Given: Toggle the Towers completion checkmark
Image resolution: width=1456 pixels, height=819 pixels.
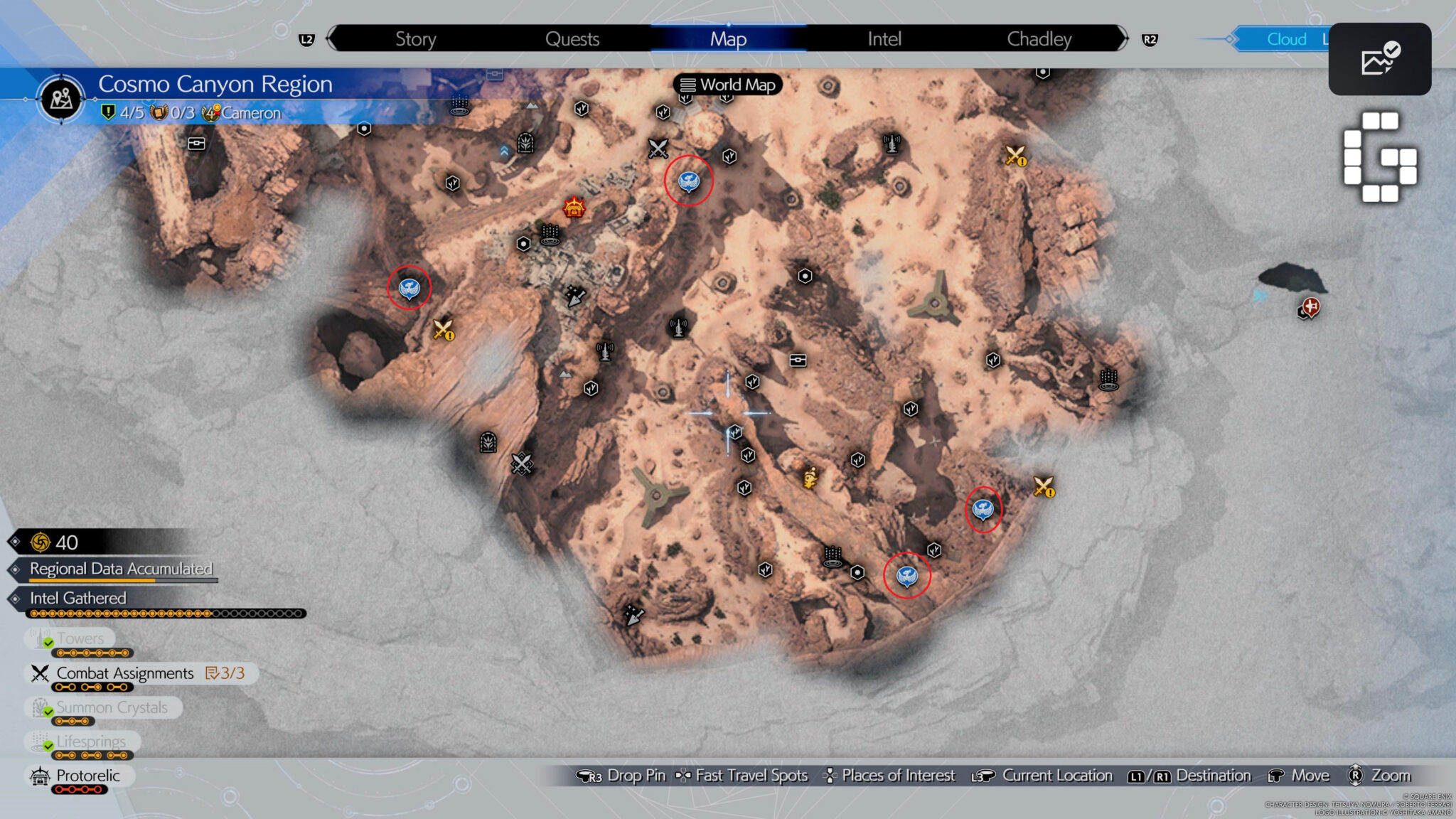Looking at the screenshot, I should click(x=47, y=642).
